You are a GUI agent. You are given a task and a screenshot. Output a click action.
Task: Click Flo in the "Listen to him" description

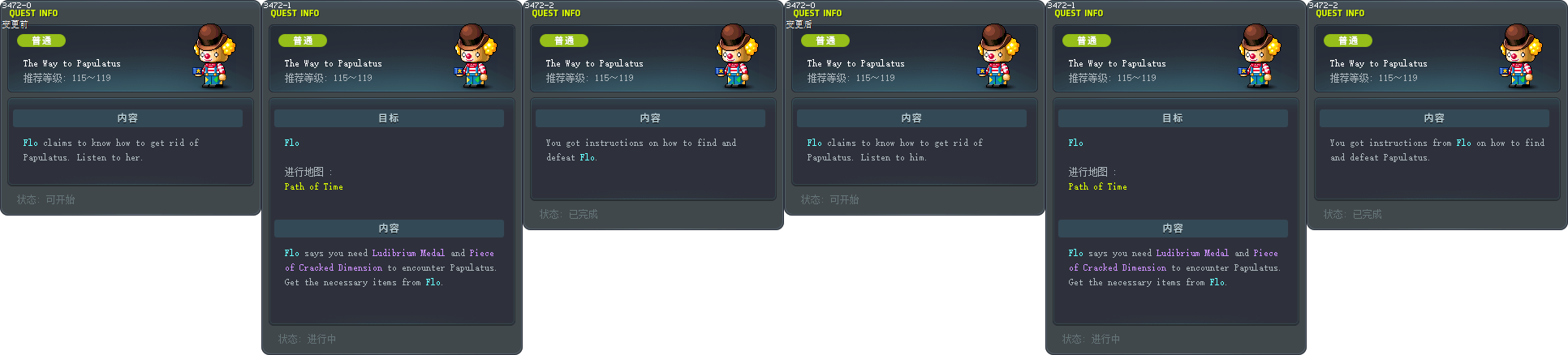pos(814,143)
